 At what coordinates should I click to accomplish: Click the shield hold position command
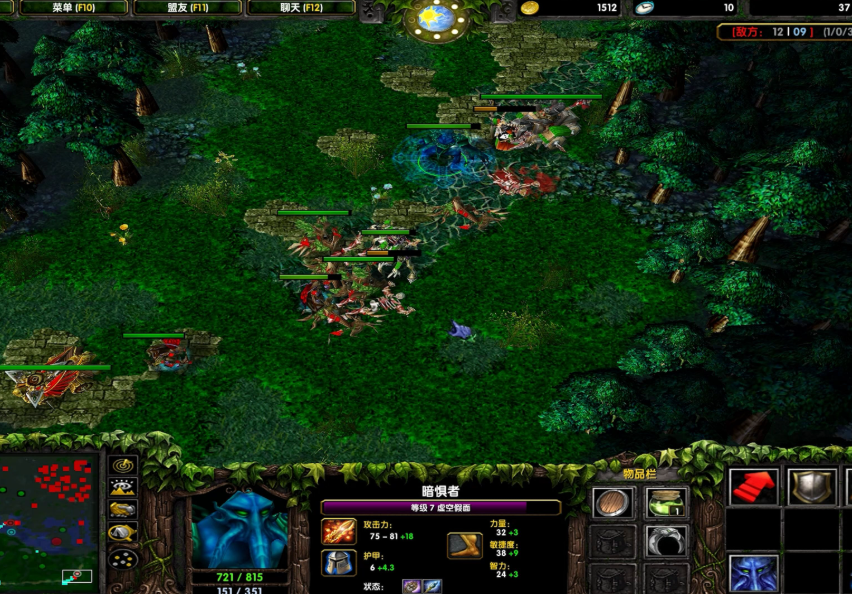(x=811, y=487)
